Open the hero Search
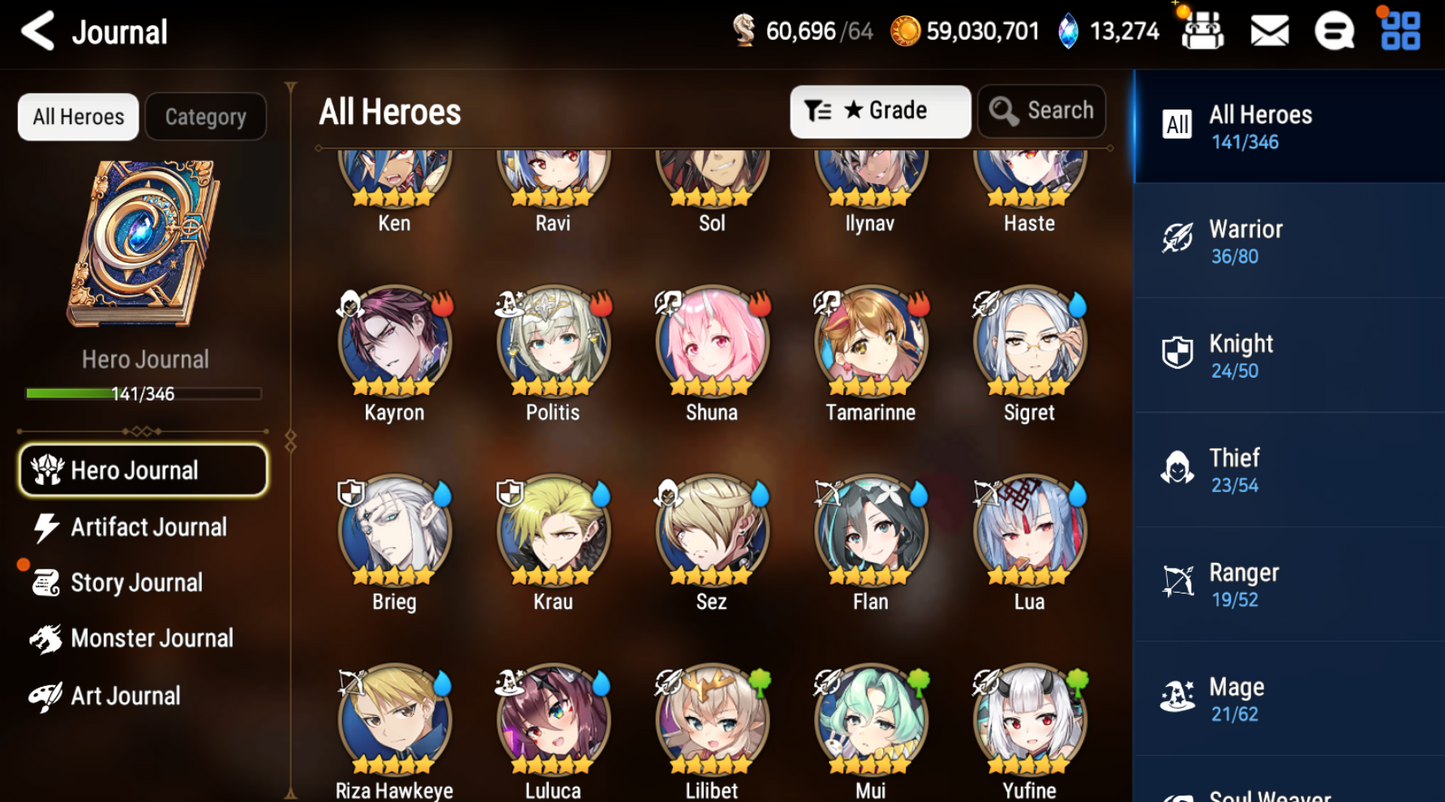1445x802 pixels. [1041, 111]
